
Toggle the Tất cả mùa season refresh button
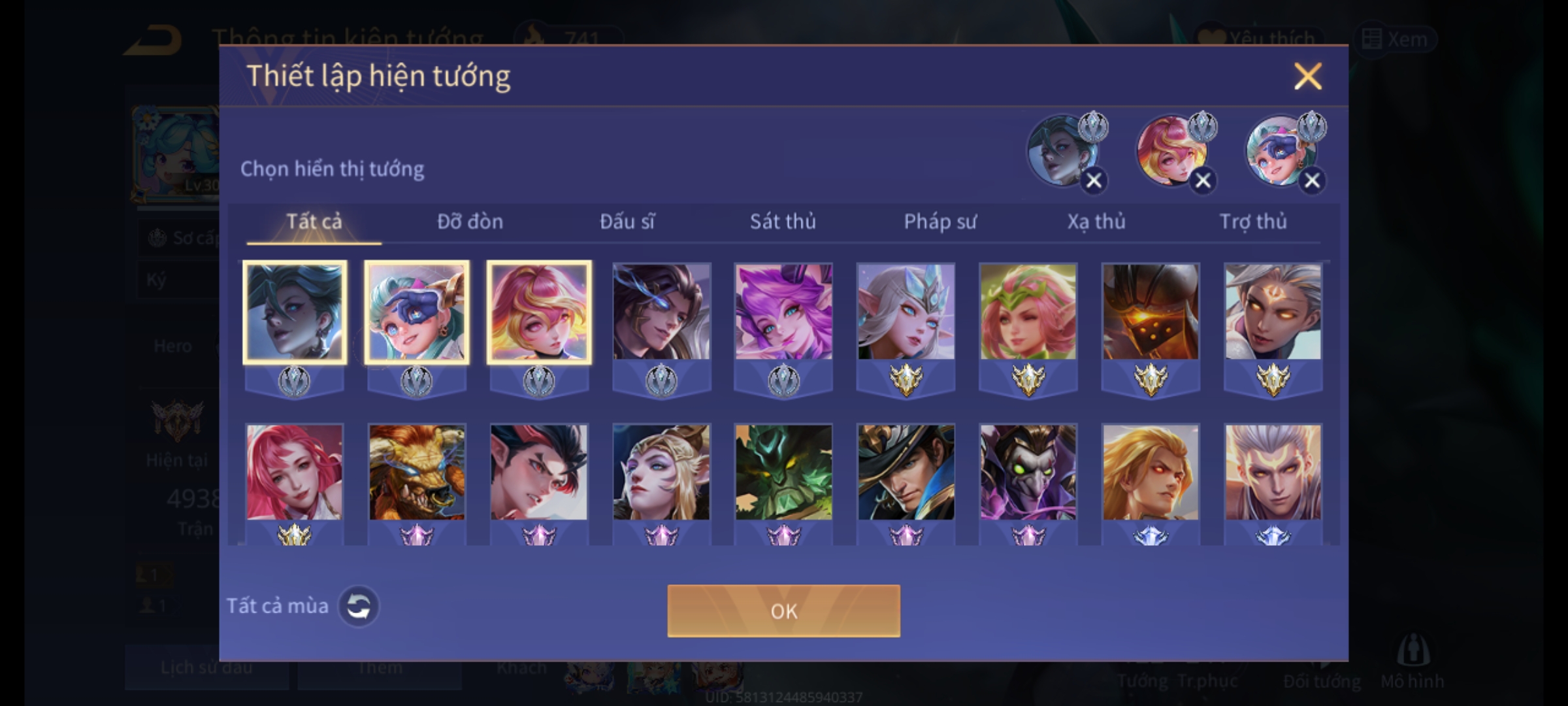point(358,606)
